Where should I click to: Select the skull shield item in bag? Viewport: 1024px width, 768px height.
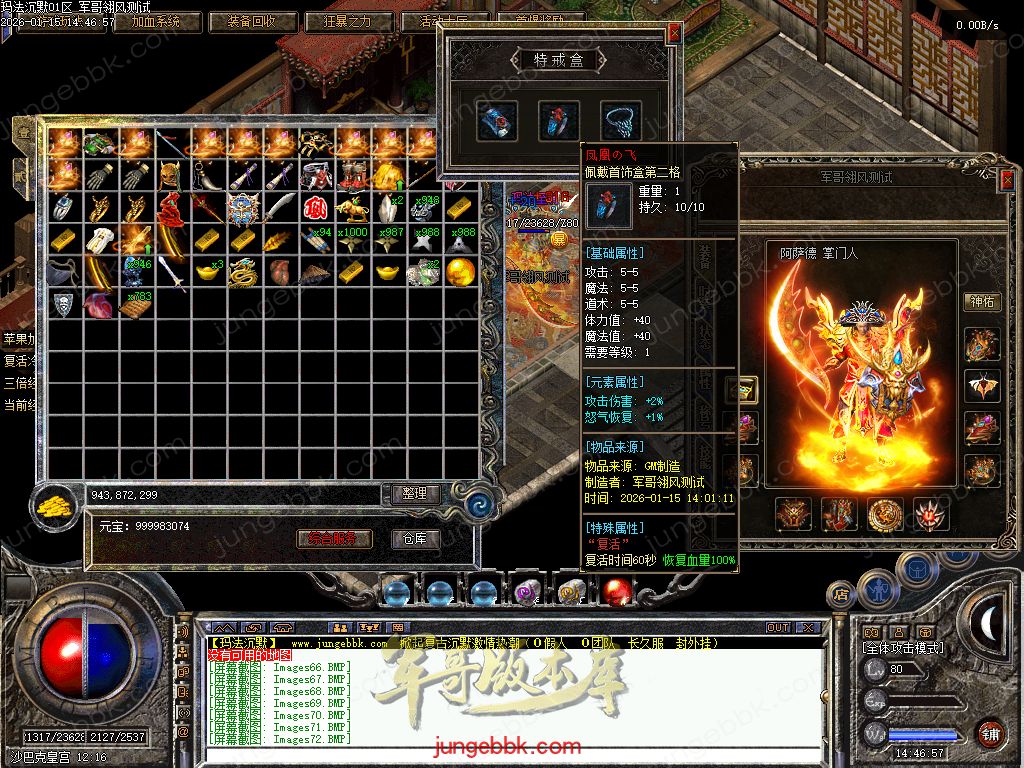click(x=63, y=304)
